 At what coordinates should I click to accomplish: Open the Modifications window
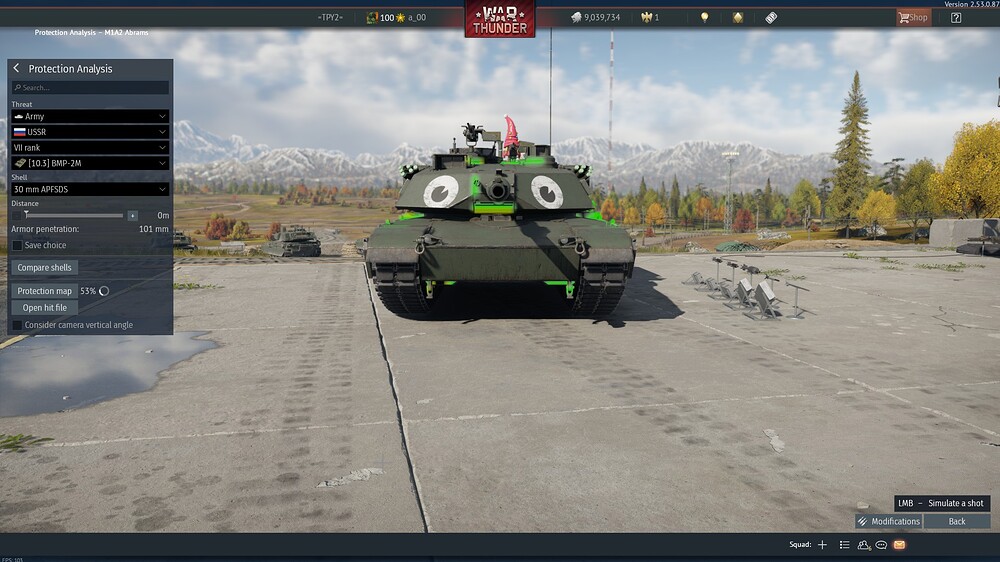point(888,521)
